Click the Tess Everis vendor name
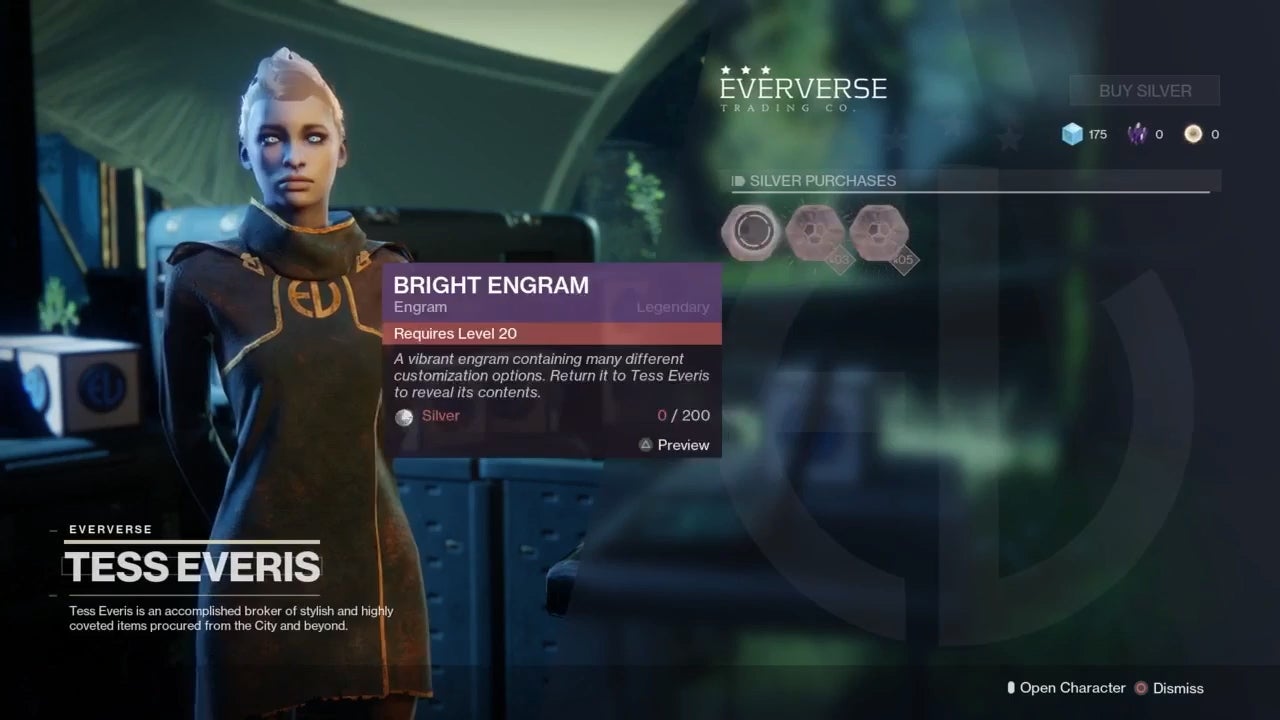The height and width of the screenshot is (720, 1280). pos(192,567)
